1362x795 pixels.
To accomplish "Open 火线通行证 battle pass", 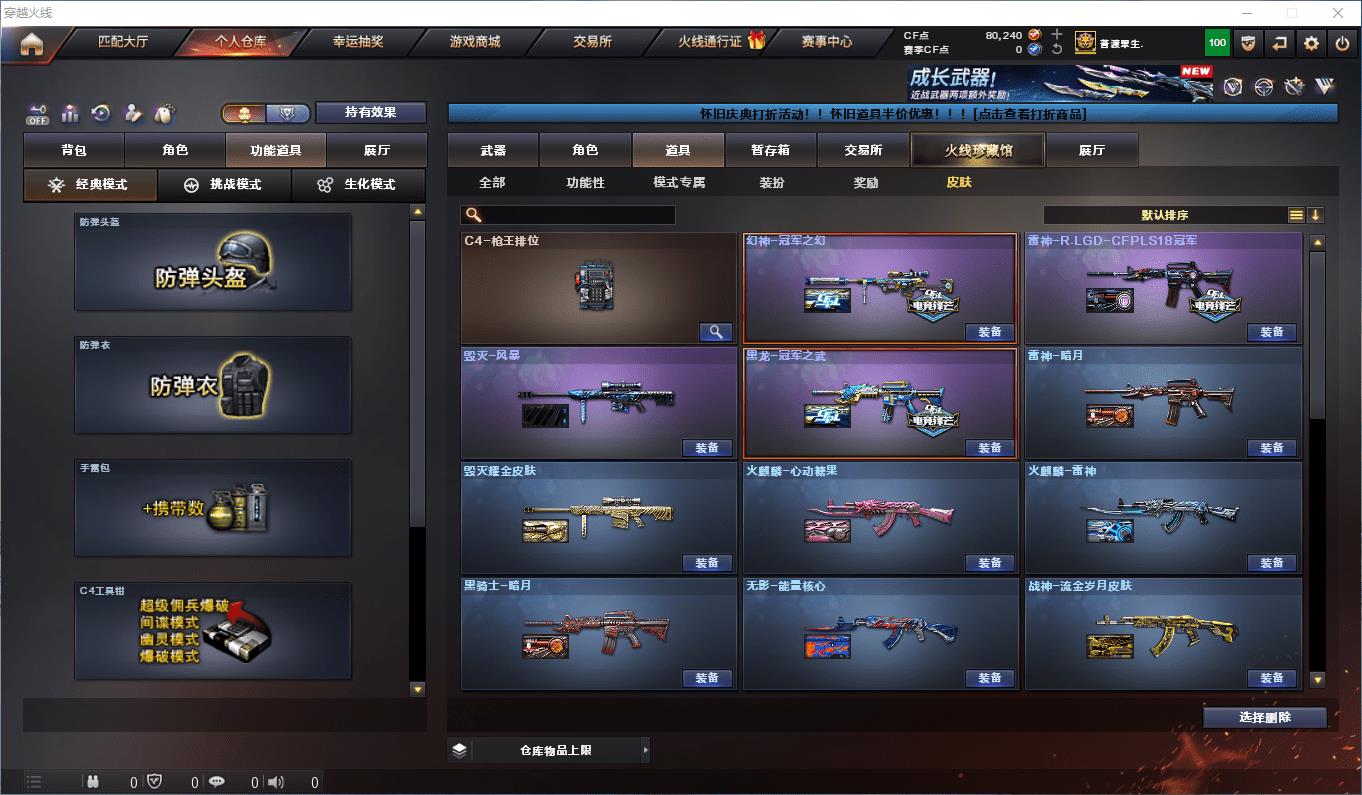I will [710, 42].
